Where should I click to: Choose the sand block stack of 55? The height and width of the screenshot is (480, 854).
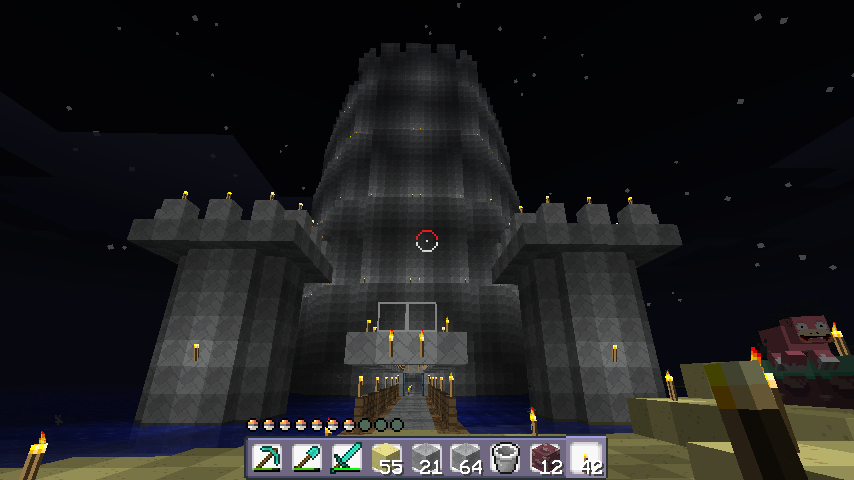pyautogui.click(x=387, y=458)
